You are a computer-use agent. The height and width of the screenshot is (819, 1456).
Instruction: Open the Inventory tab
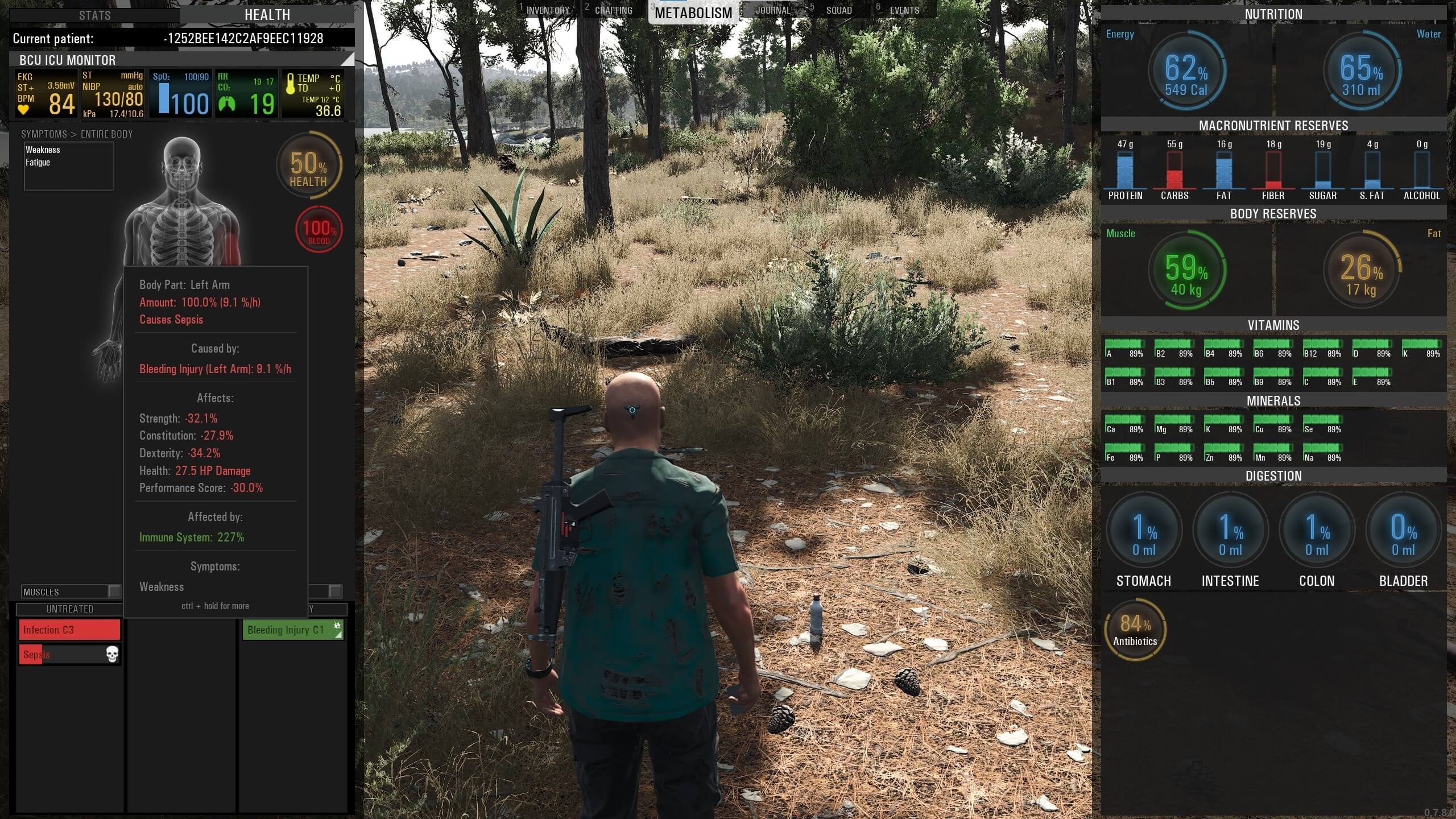[x=547, y=10]
